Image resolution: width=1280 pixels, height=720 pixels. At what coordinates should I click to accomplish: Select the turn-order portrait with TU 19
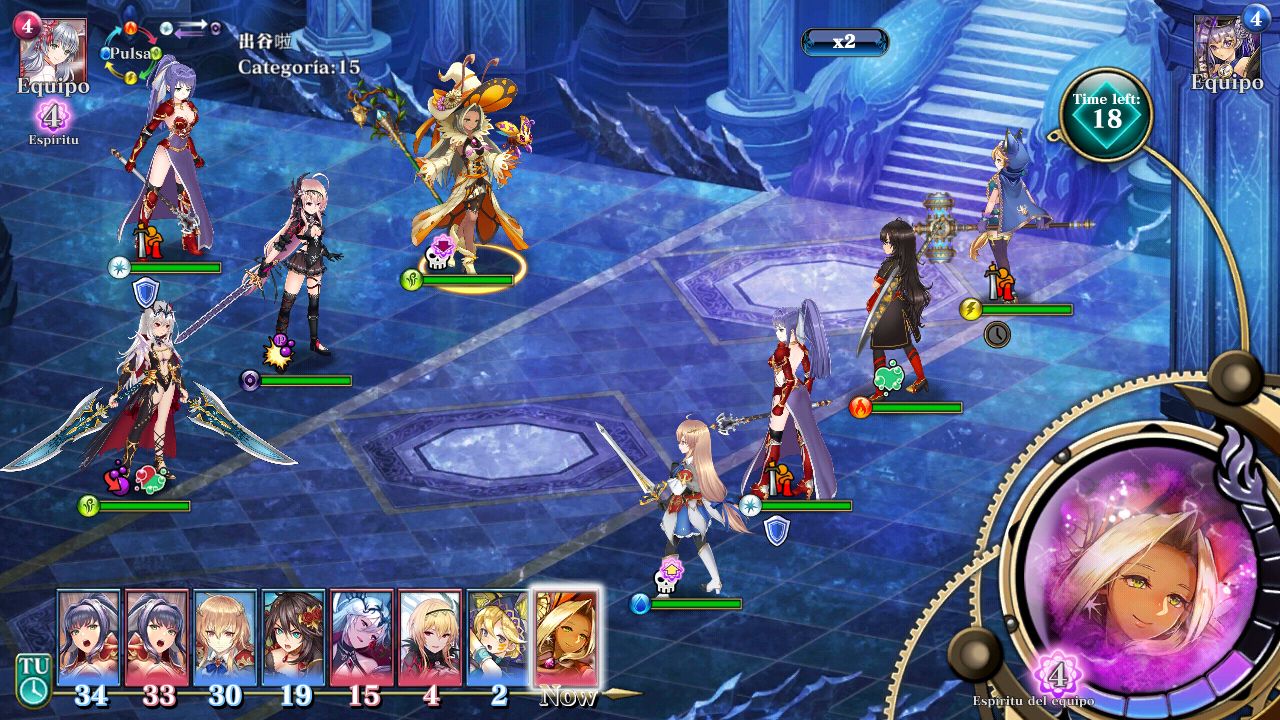click(x=293, y=638)
